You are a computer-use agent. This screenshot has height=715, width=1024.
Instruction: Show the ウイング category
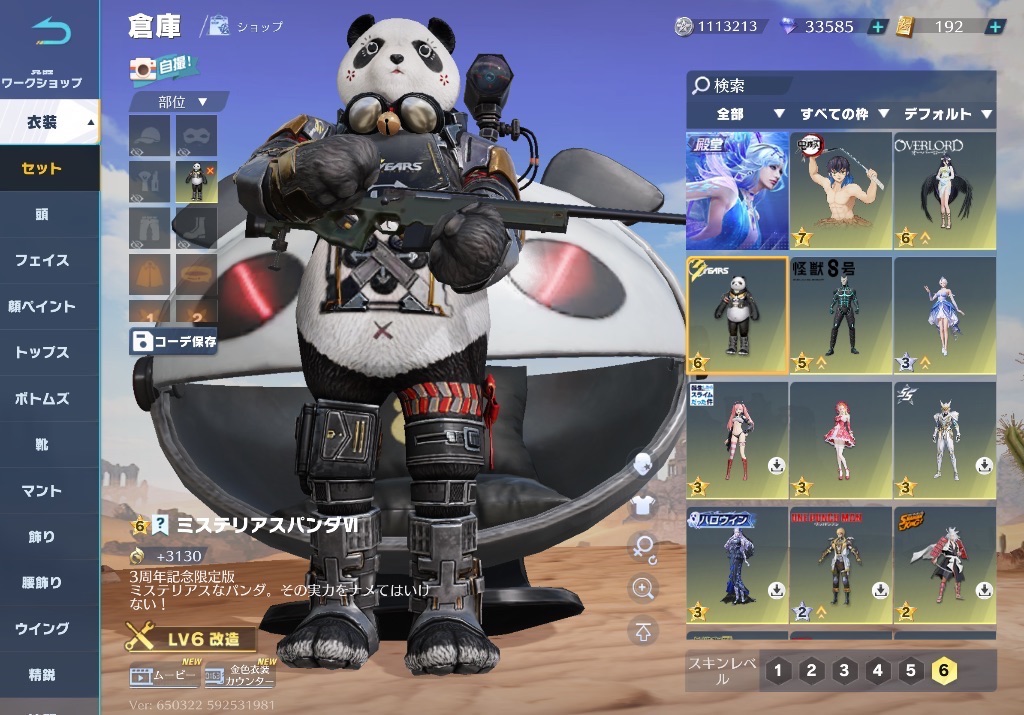42,629
